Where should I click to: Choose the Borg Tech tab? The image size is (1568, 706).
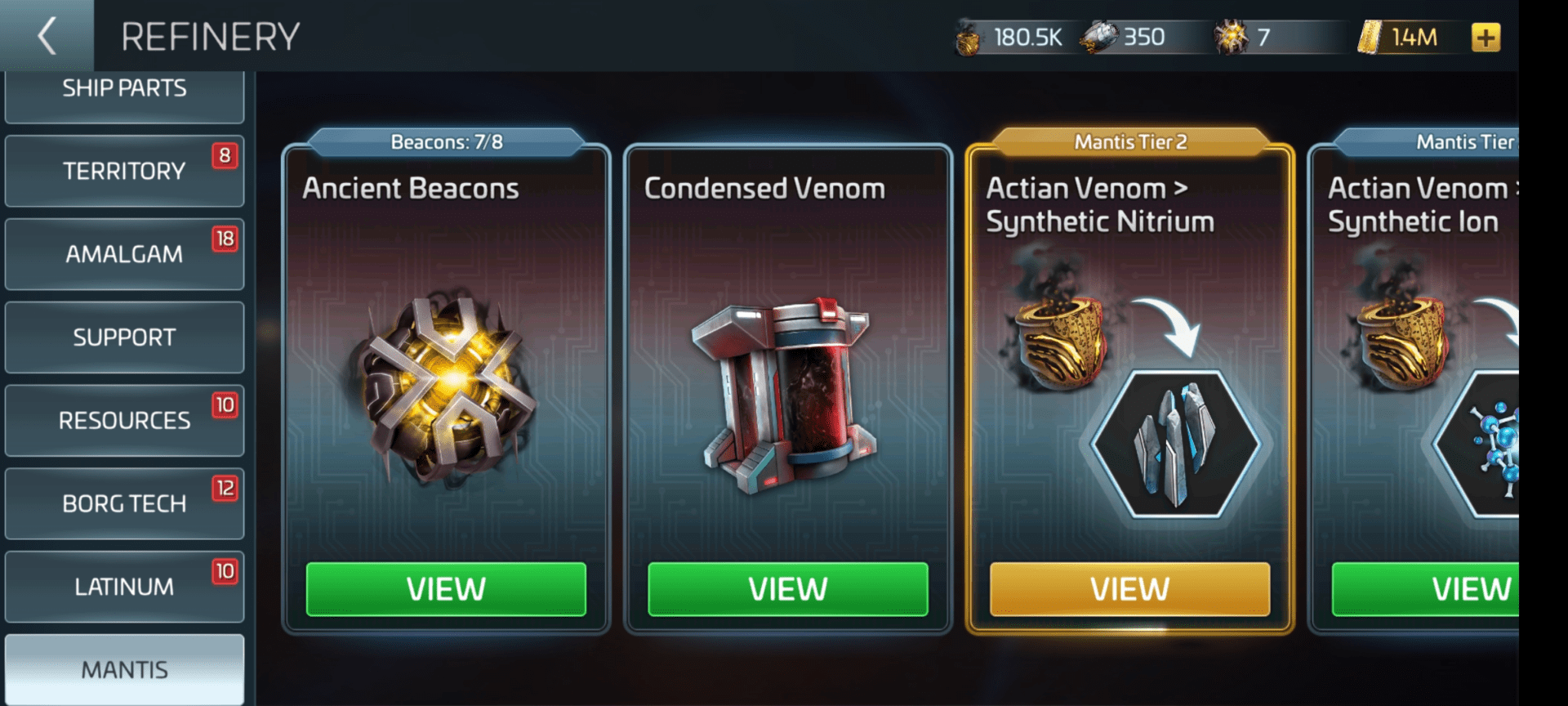[124, 503]
